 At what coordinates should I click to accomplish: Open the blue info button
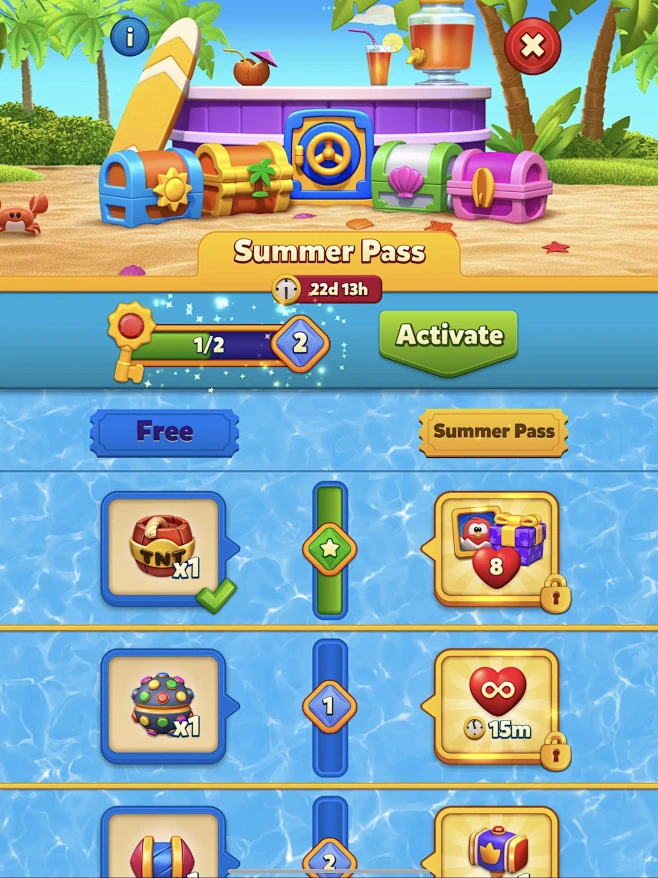coord(130,38)
